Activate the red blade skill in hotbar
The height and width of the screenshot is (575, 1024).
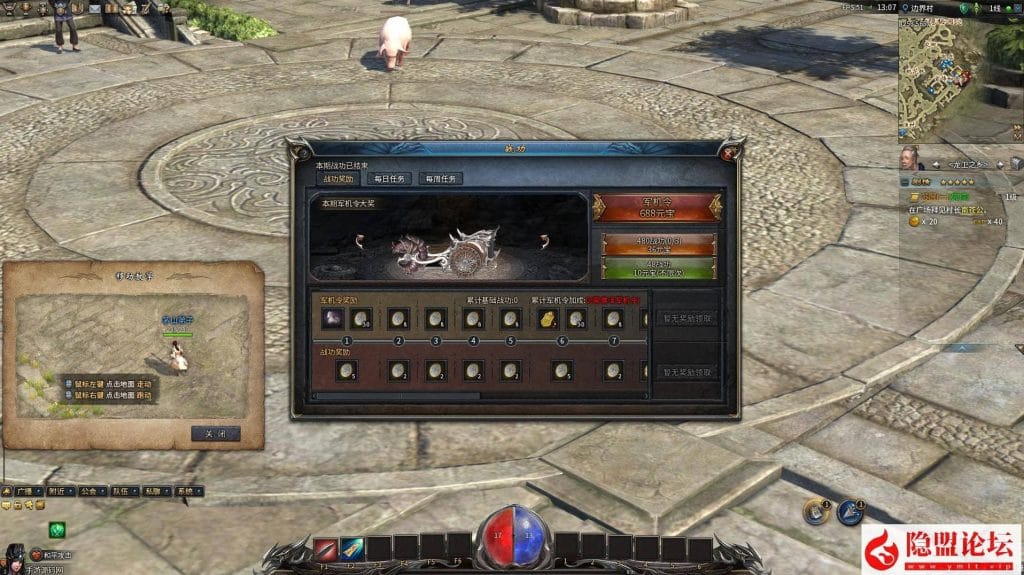click(x=325, y=549)
